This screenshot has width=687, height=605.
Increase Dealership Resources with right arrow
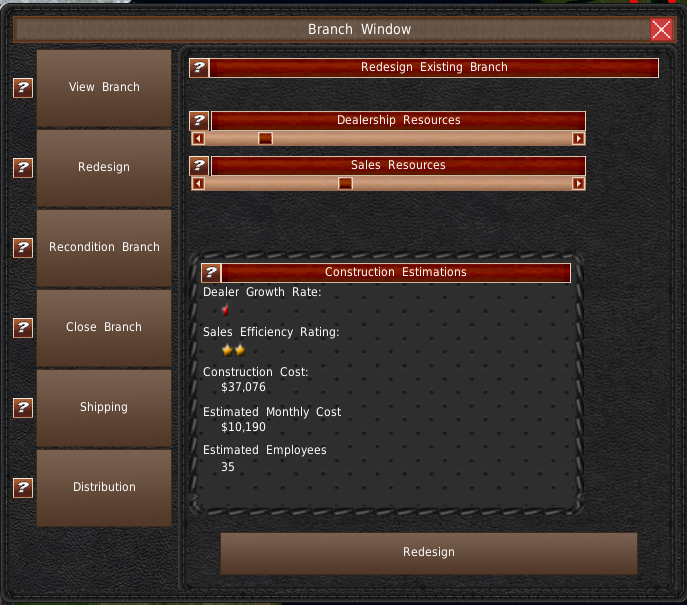point(578,139)
